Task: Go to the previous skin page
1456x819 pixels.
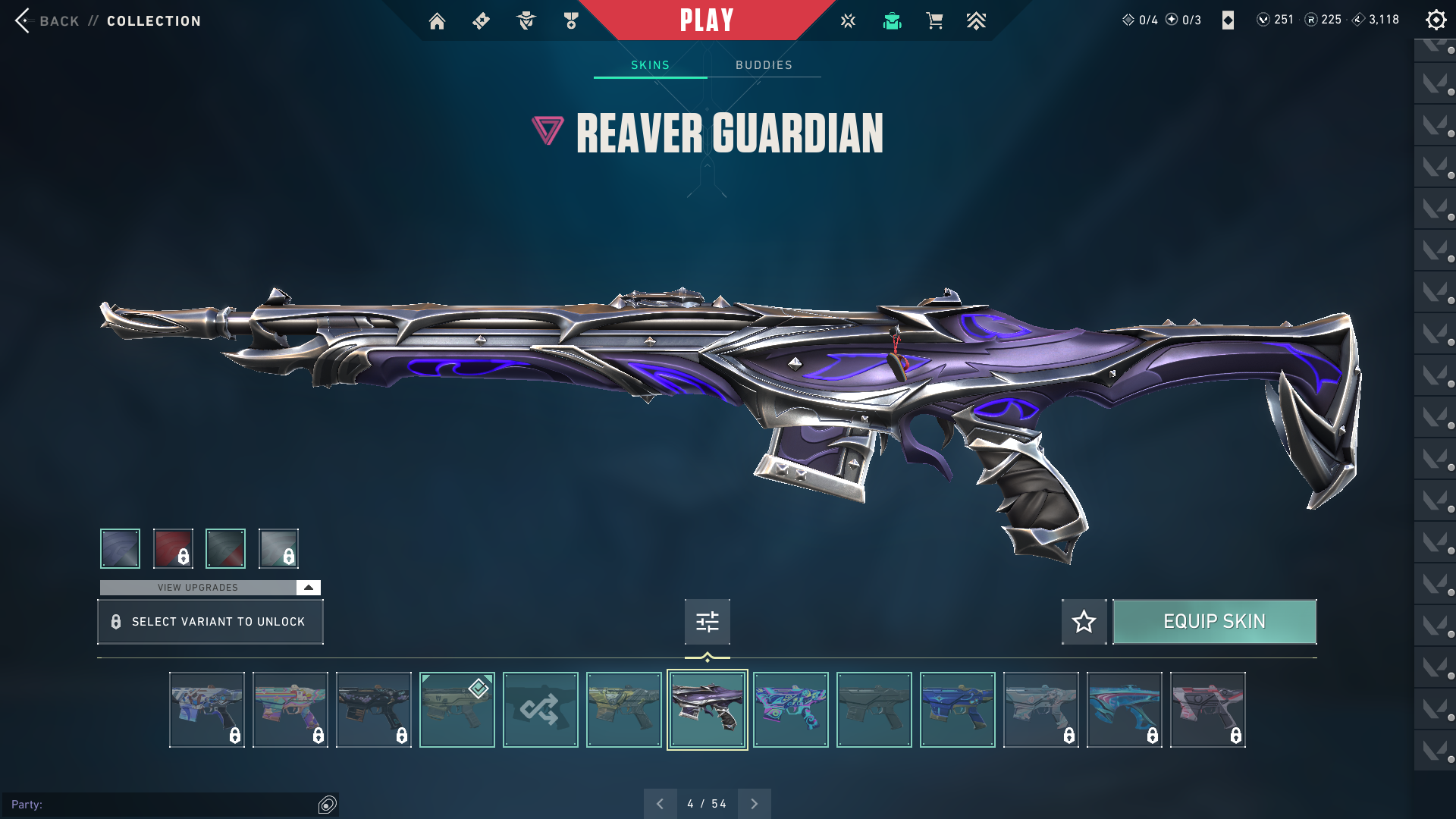Action: 660,804
